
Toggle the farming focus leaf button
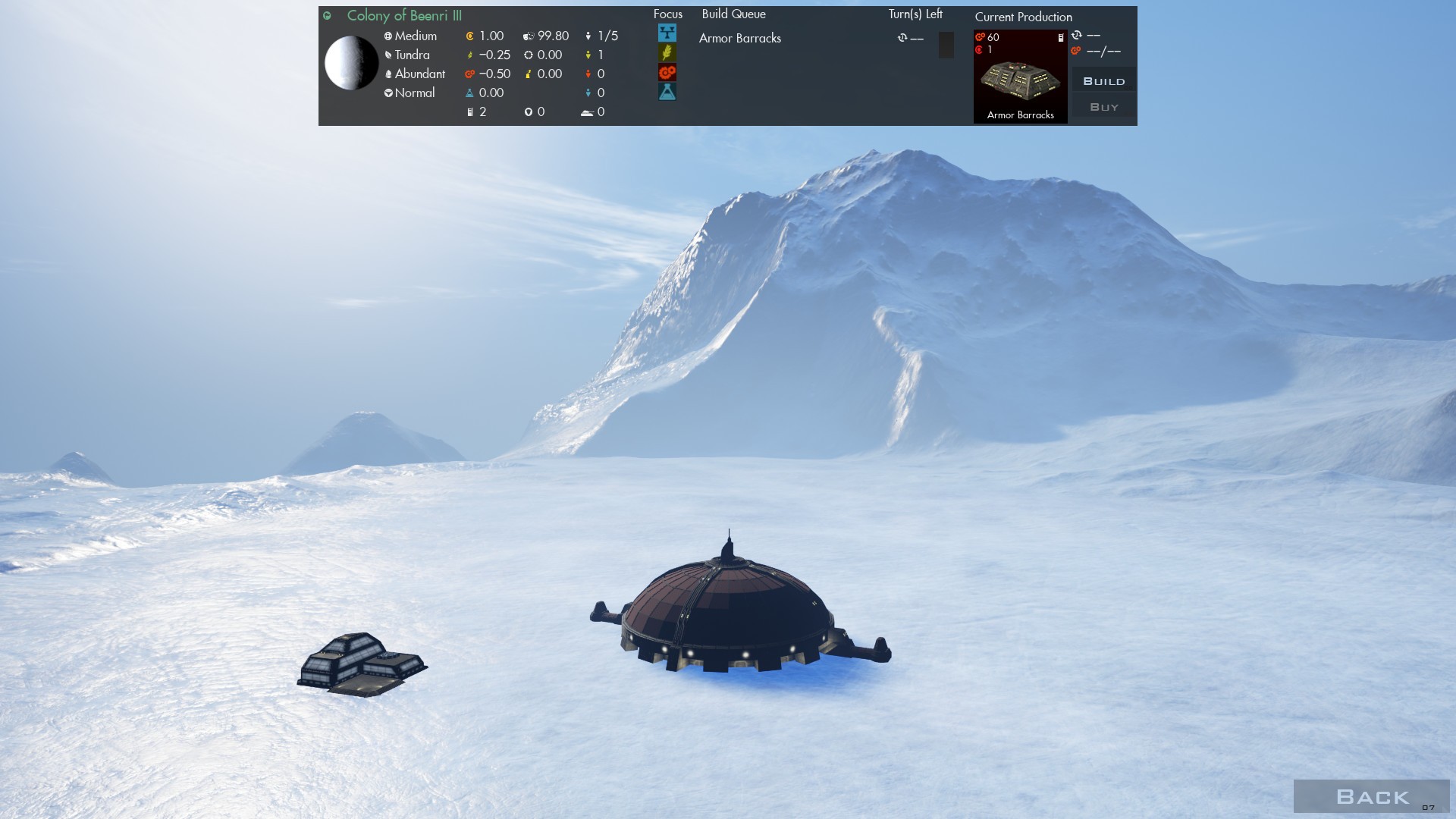(667, 54)
